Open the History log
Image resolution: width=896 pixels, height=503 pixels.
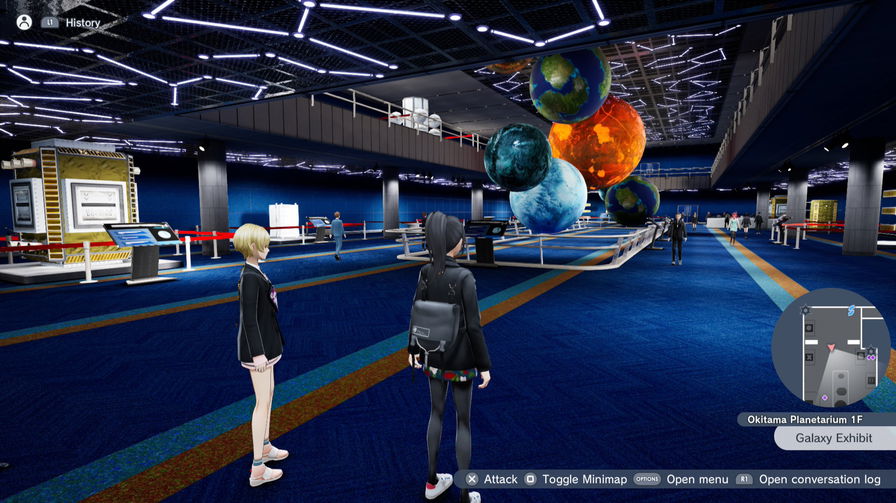[82, 22]
